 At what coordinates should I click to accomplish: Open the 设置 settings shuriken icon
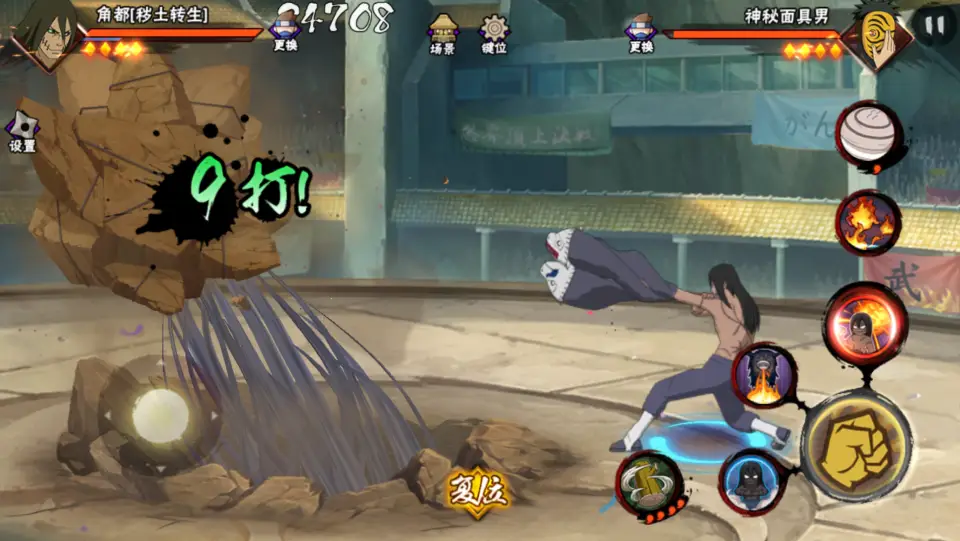(x=22, y=131)
